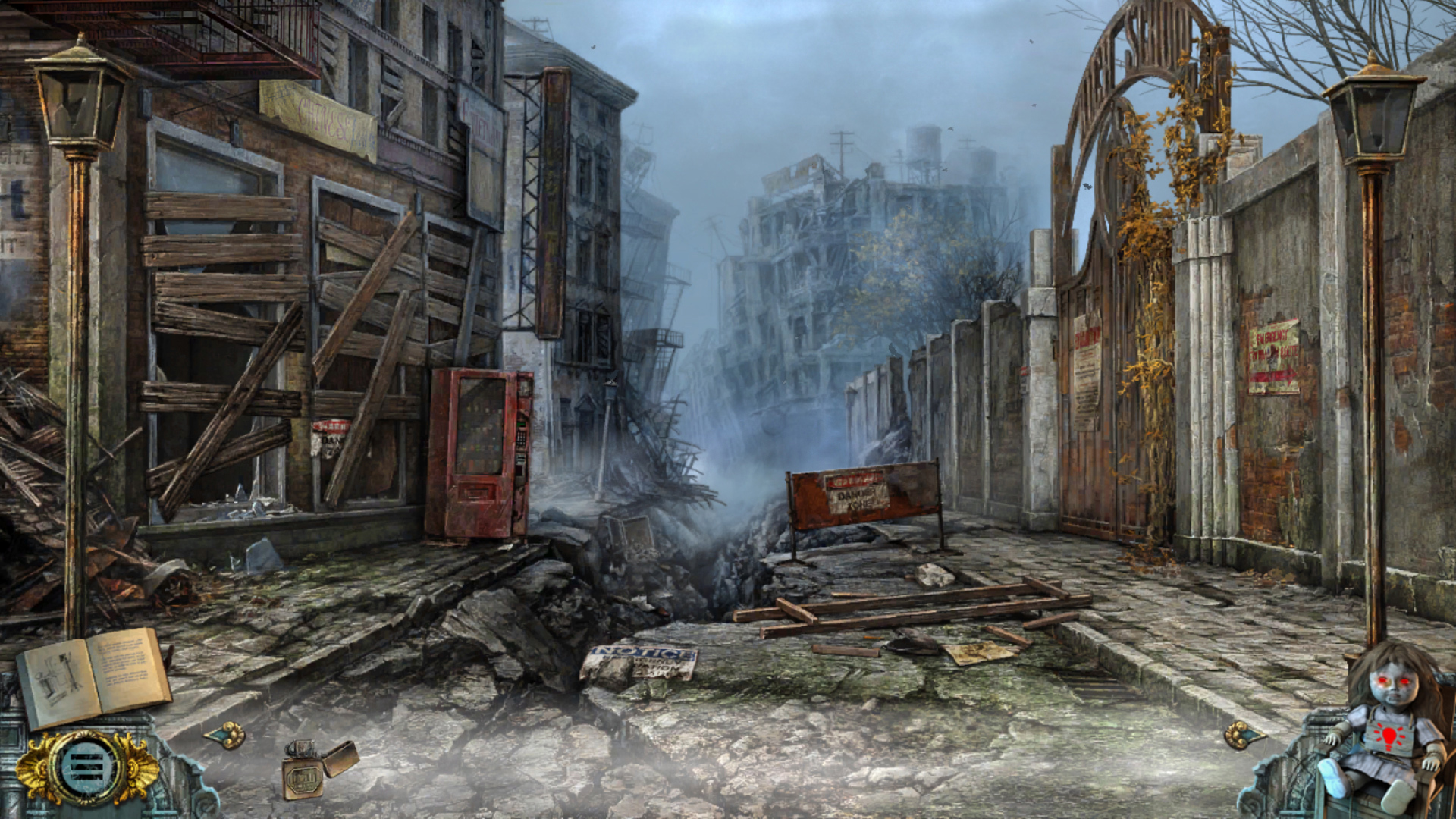This screenshot has width=1456, height=819.
Task: Examine the red vending machine
Action: [x=478, y=455]
